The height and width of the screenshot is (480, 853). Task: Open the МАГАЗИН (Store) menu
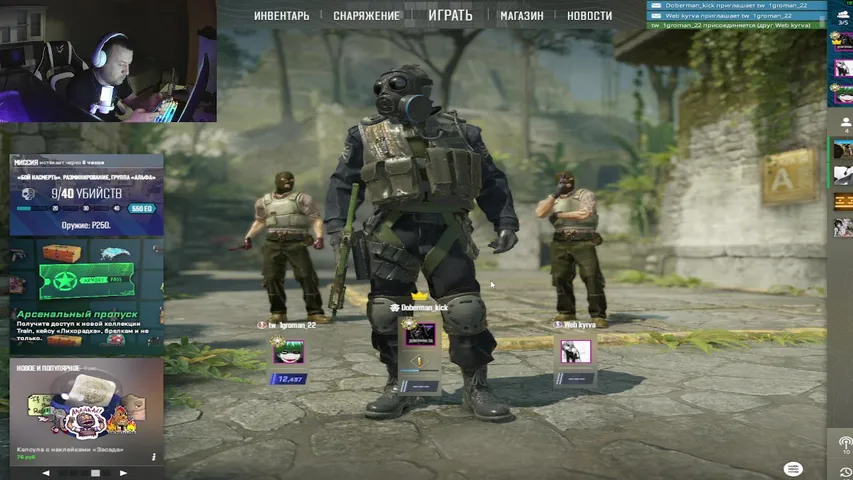522,16
